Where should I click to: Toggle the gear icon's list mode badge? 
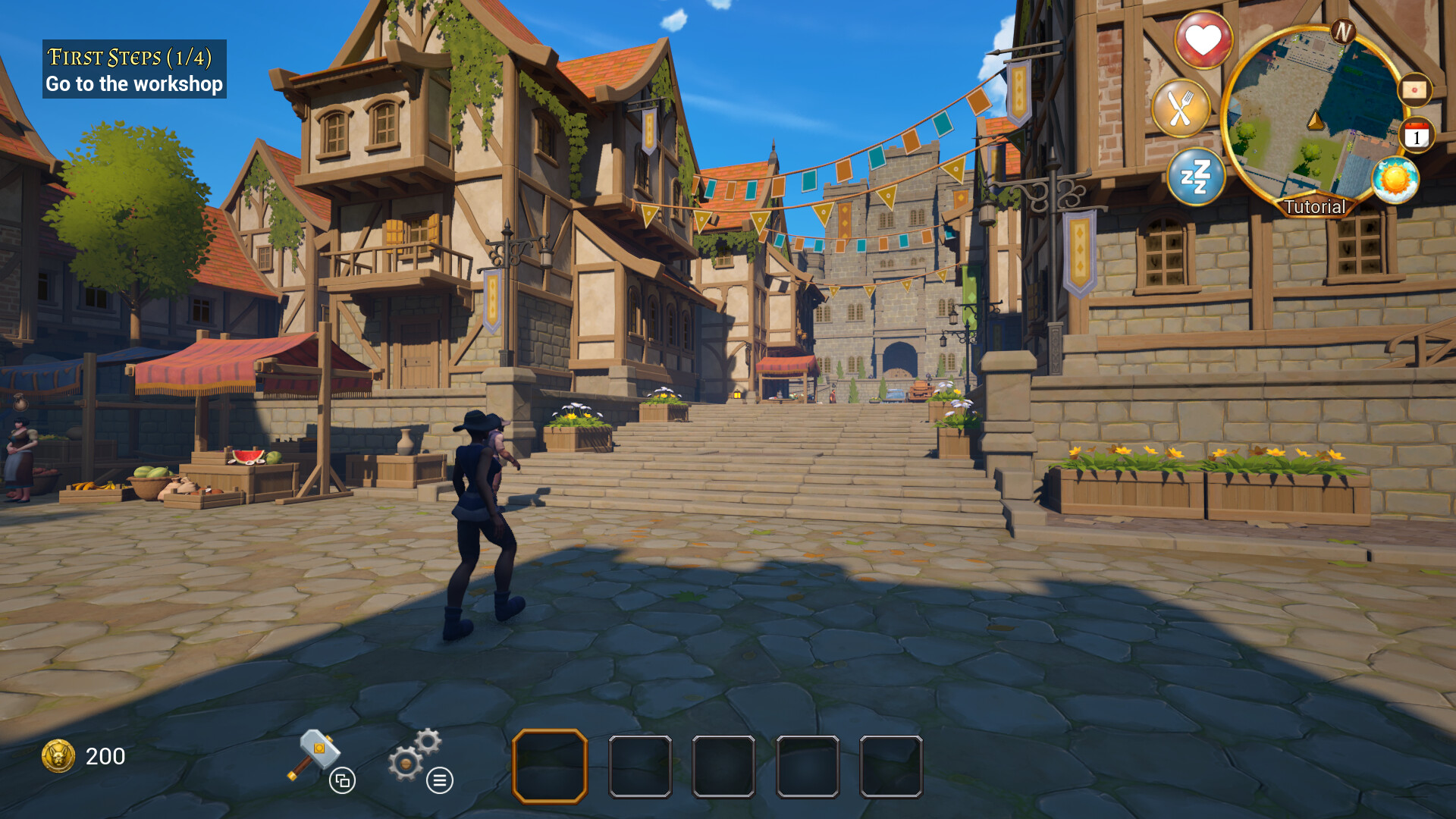(x=440, y=780)
